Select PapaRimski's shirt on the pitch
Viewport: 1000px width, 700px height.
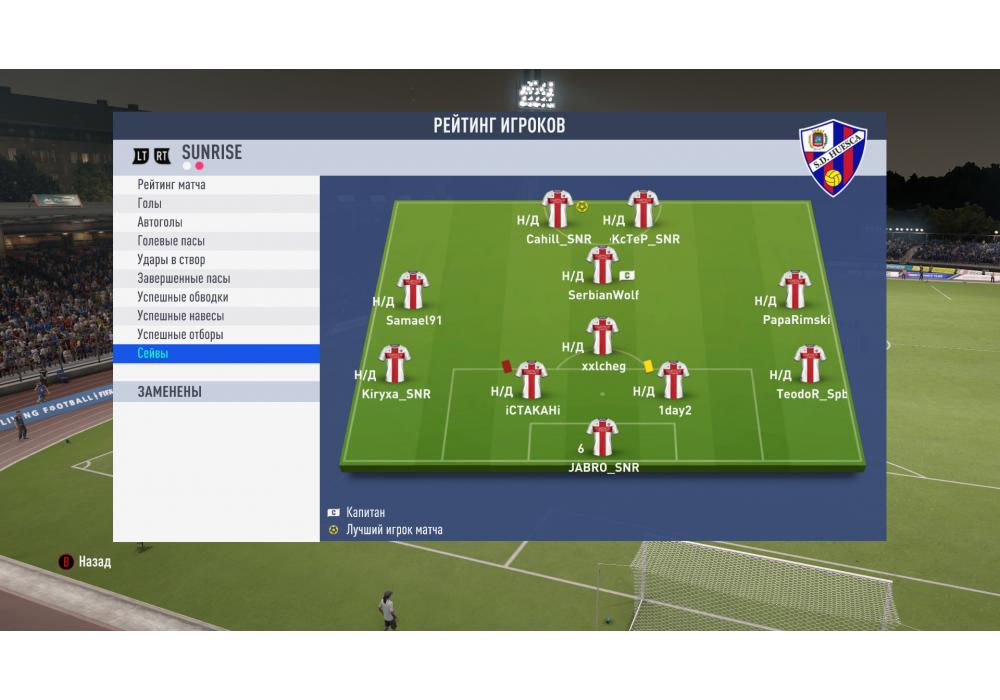click(795, 290)
